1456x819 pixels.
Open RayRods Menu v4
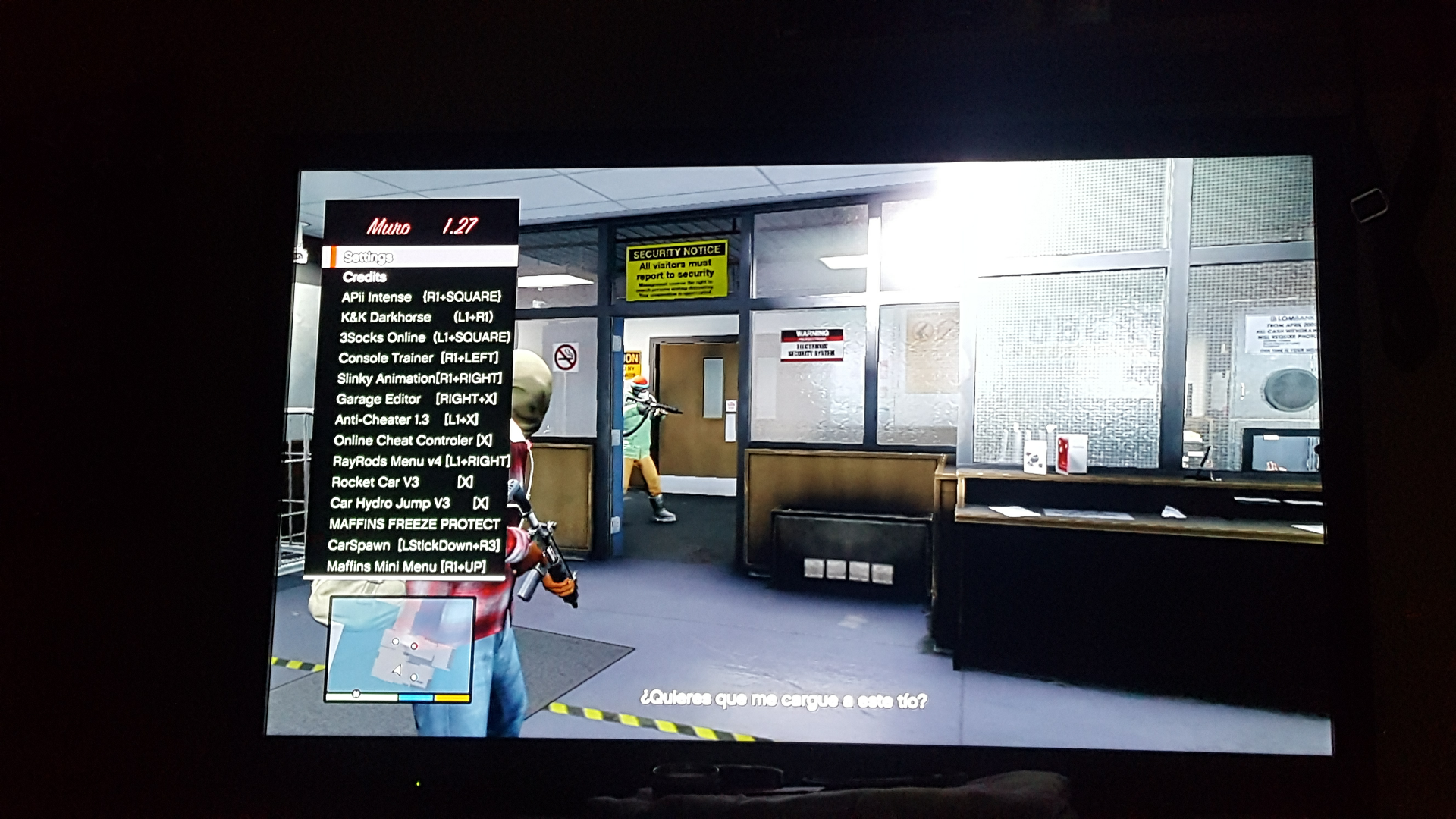(420, 461)
